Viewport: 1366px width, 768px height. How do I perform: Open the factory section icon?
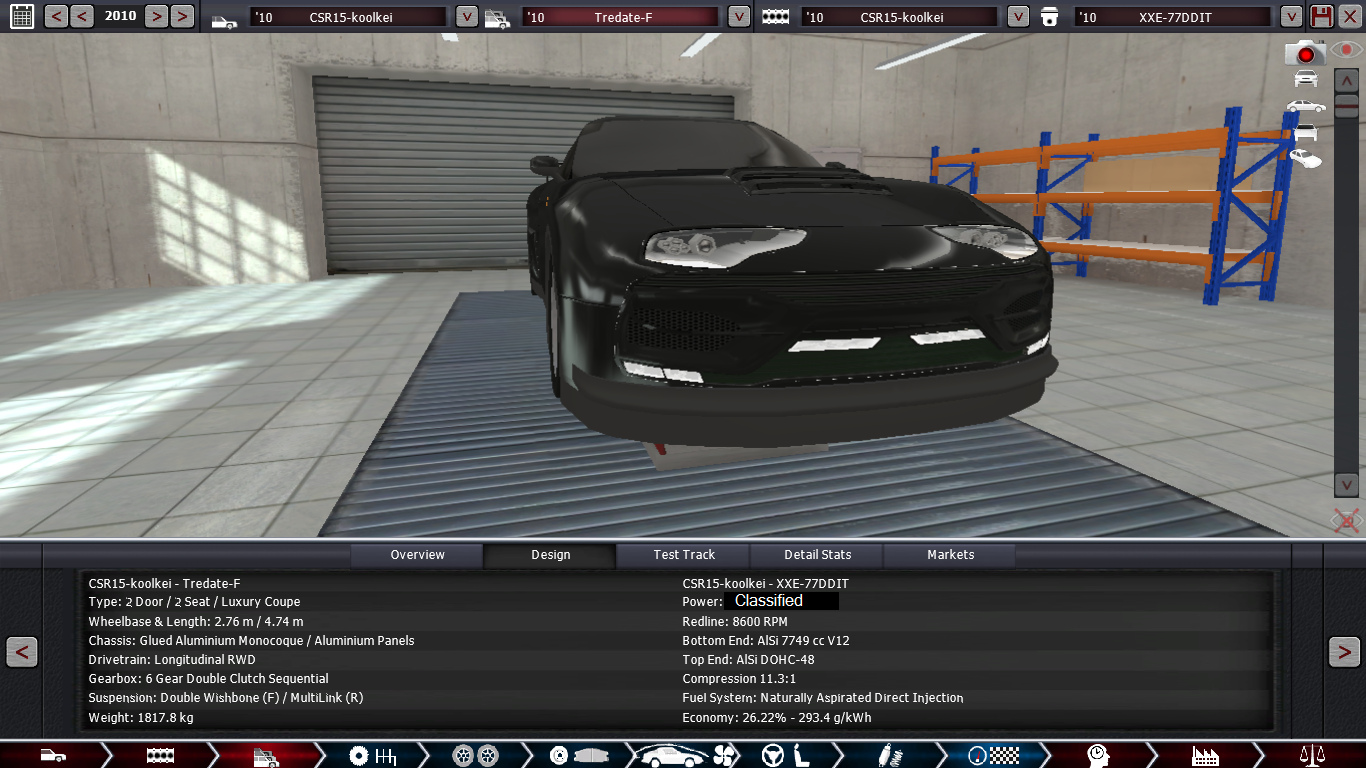1205,755
